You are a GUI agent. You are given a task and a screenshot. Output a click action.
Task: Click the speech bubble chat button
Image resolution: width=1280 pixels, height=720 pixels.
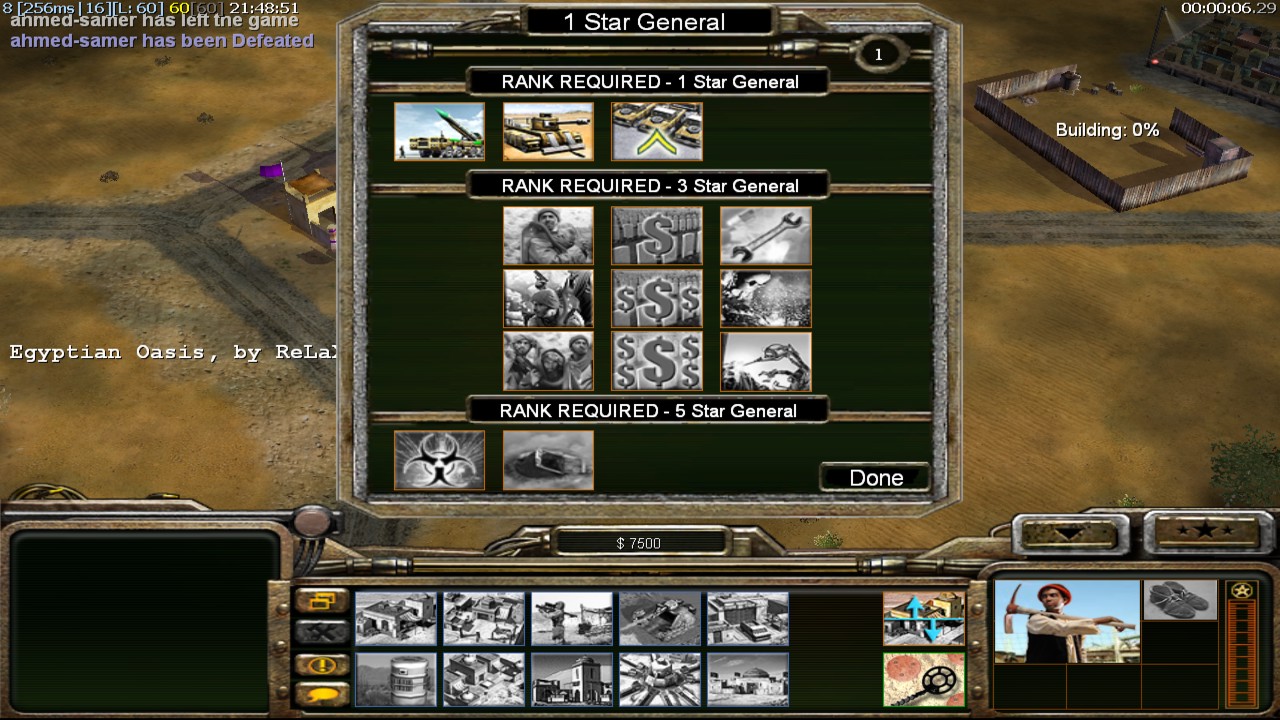pos(321,693)
